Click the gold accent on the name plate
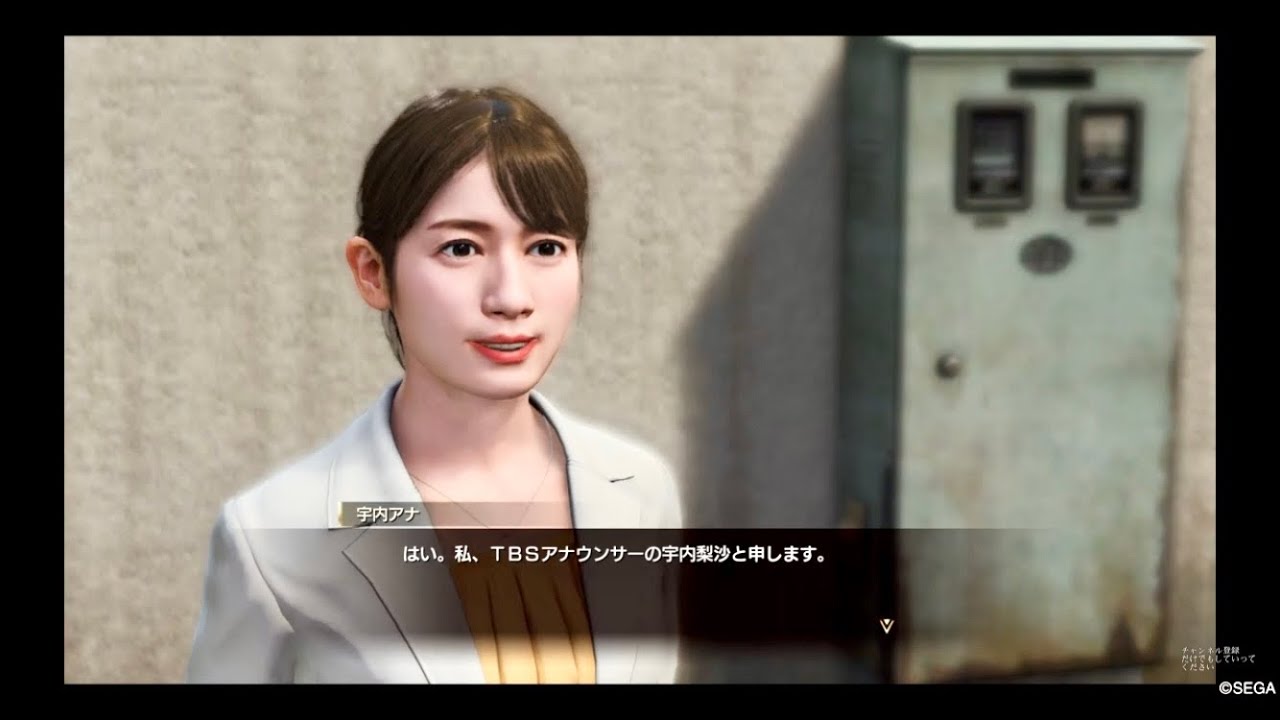The image size is (1280, 720). 339,513
